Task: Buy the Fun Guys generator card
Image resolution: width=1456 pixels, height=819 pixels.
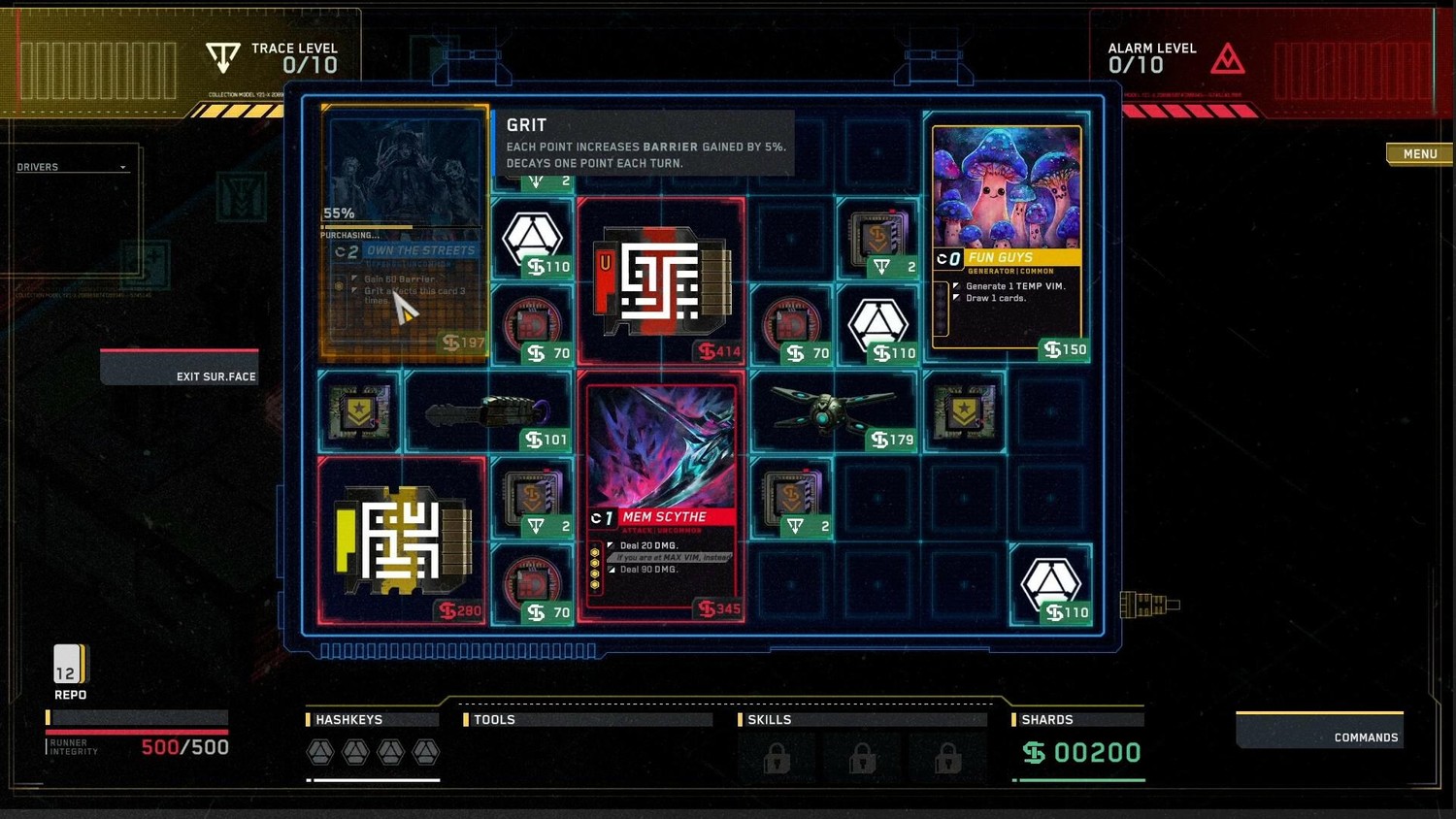Action: (x=1007, y=238)
